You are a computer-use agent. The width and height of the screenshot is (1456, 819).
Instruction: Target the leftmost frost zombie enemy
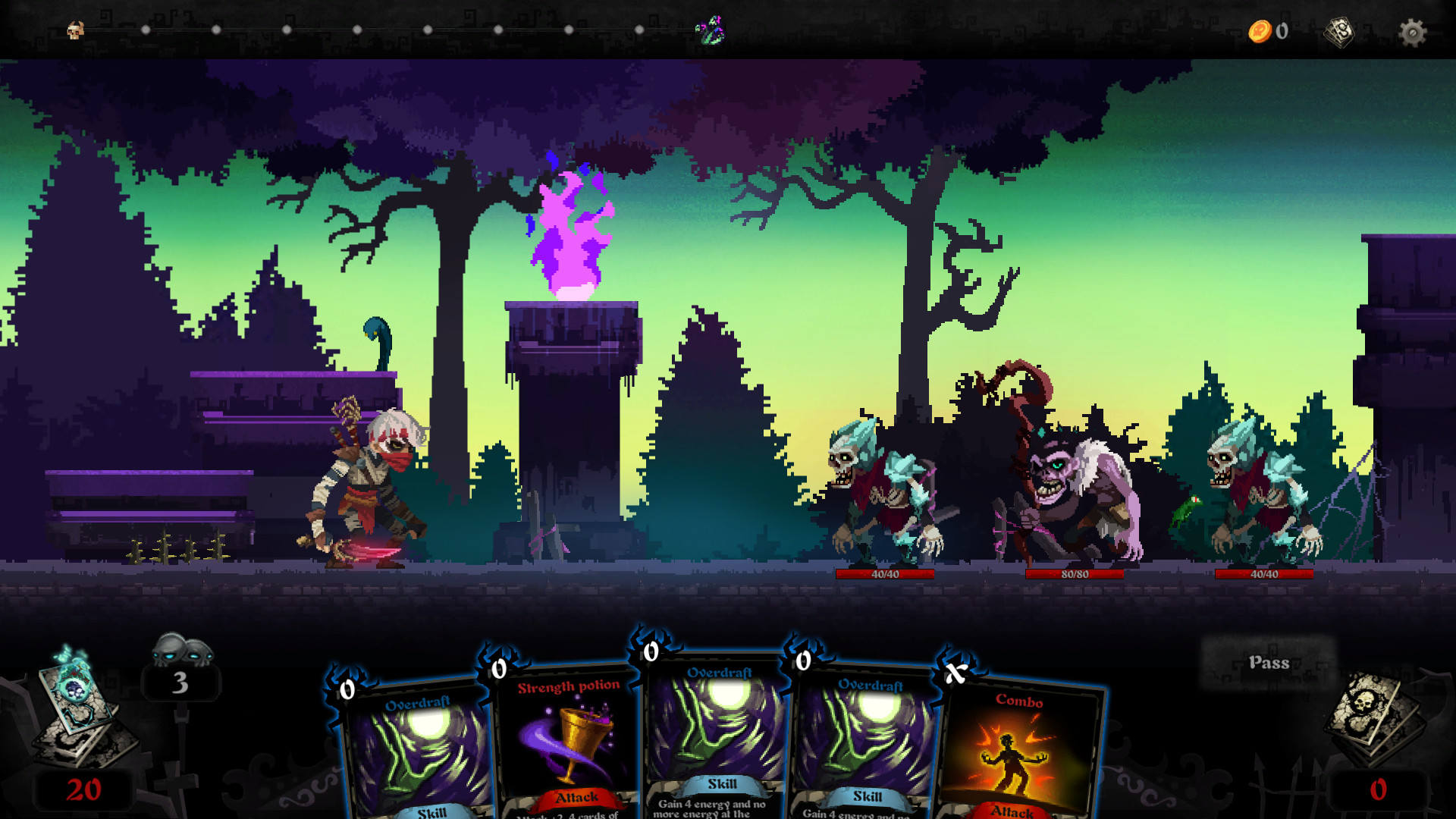click(x=880, y=493)
